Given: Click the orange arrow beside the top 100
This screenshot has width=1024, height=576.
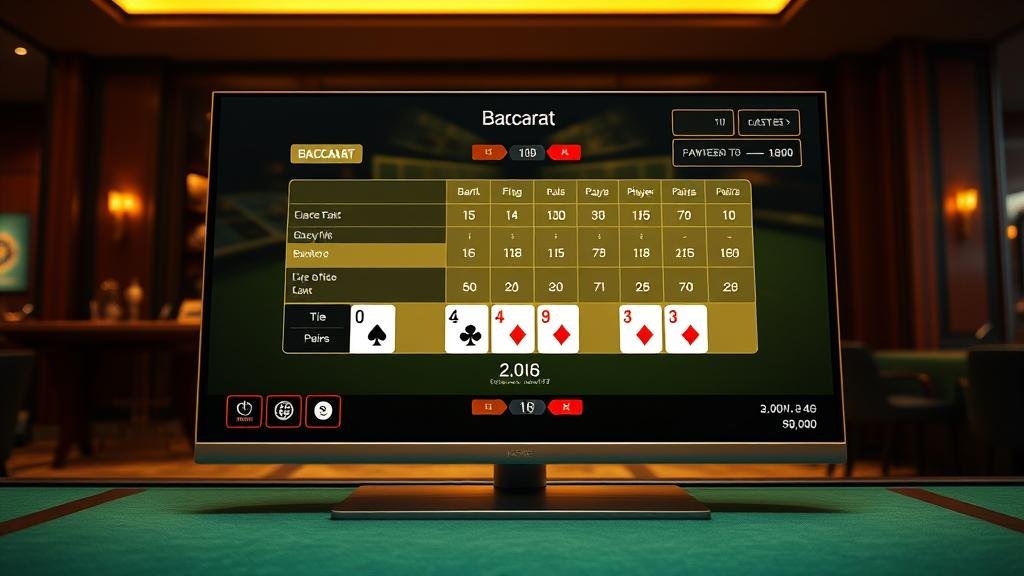Looking at the screenshot, I should [490, 153].
